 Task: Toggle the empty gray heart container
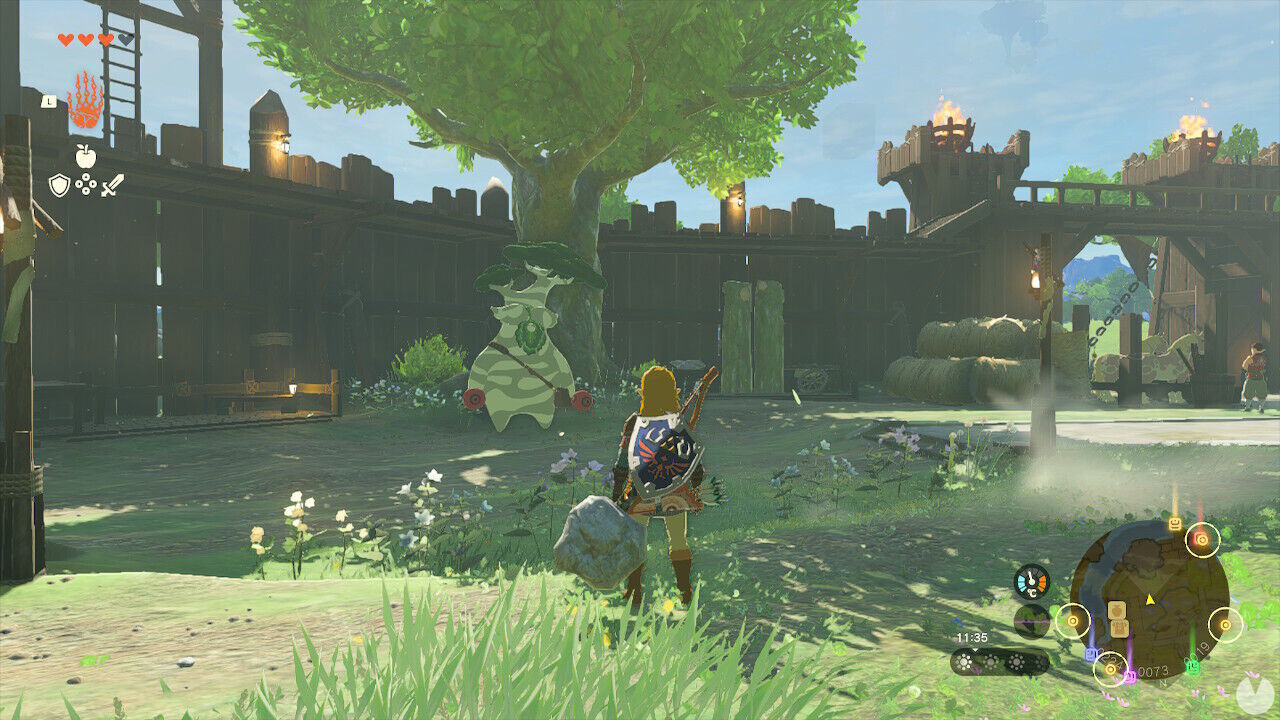pos(125,39)
